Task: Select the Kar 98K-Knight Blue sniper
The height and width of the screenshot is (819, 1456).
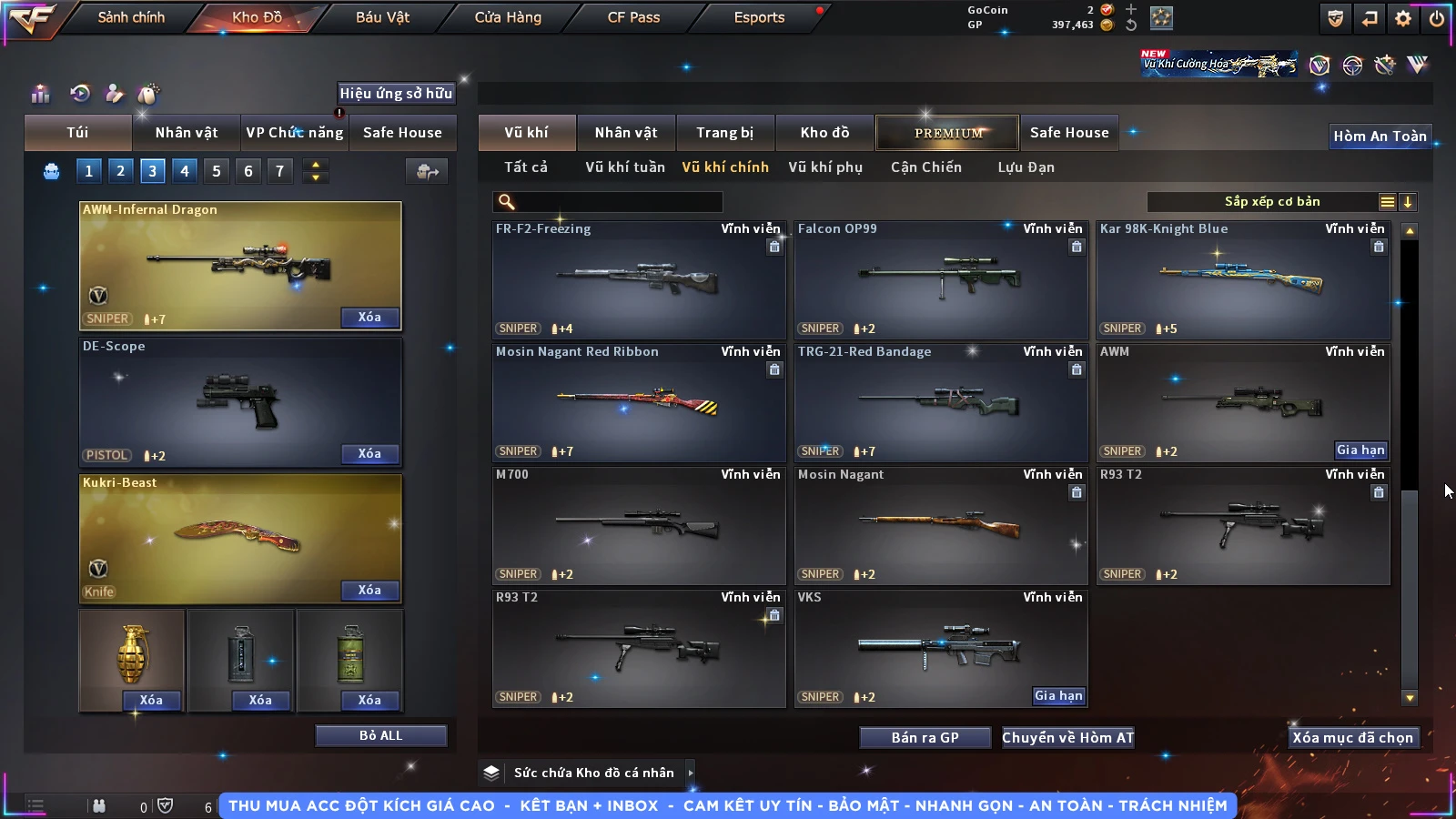Action: coord(1243,279)
